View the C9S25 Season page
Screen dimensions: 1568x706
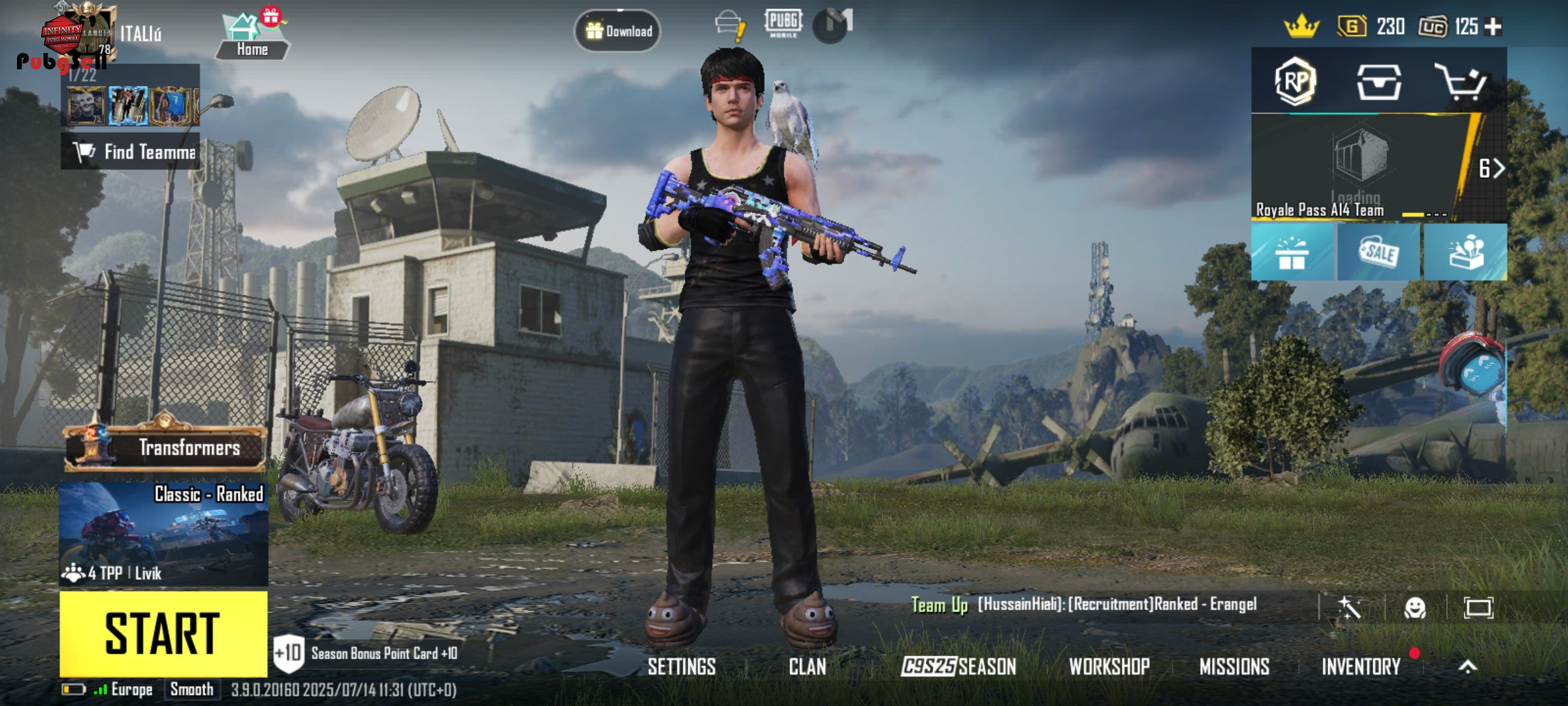point(958,667)
